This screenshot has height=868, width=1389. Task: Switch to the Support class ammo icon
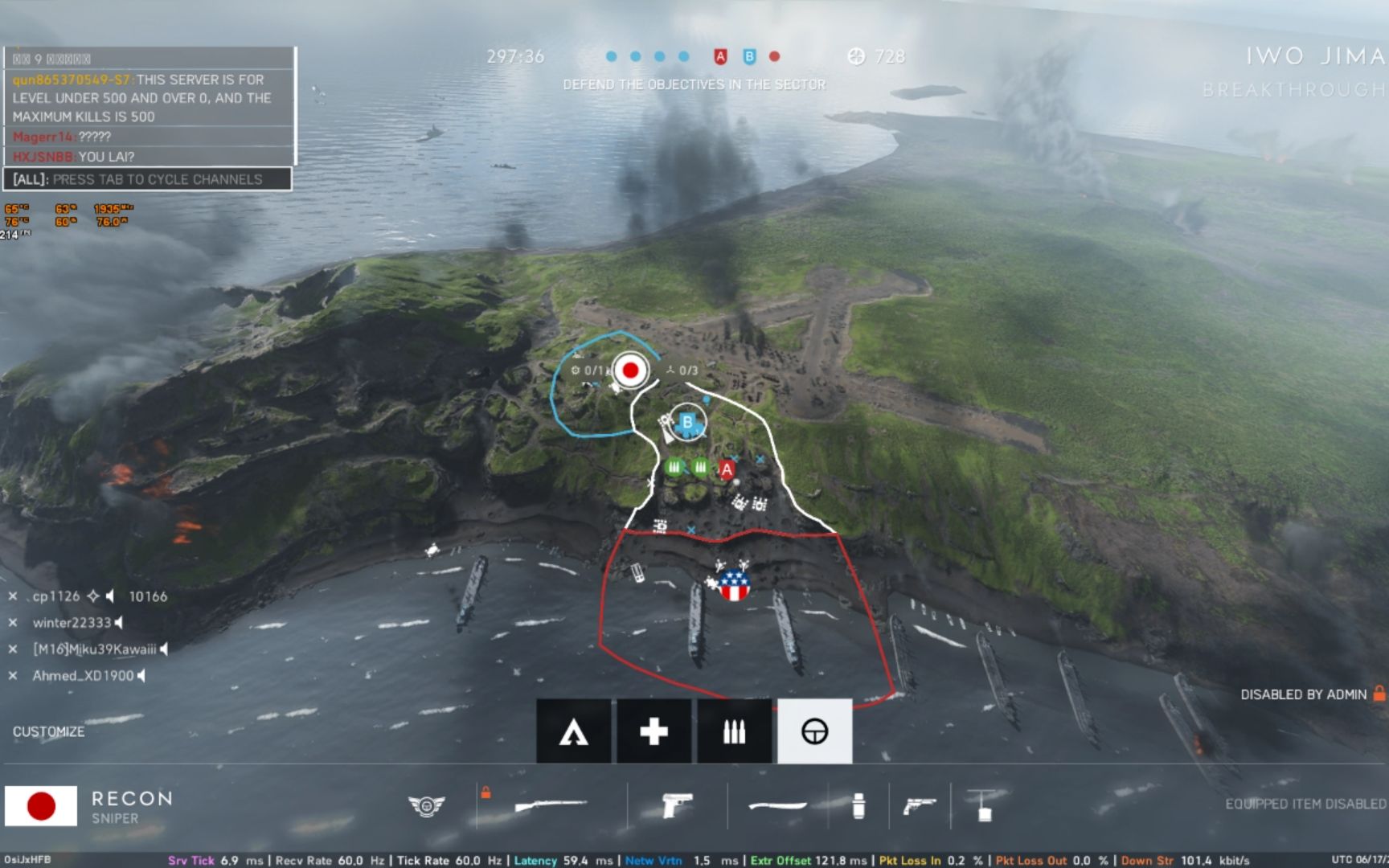coord(734,731)
